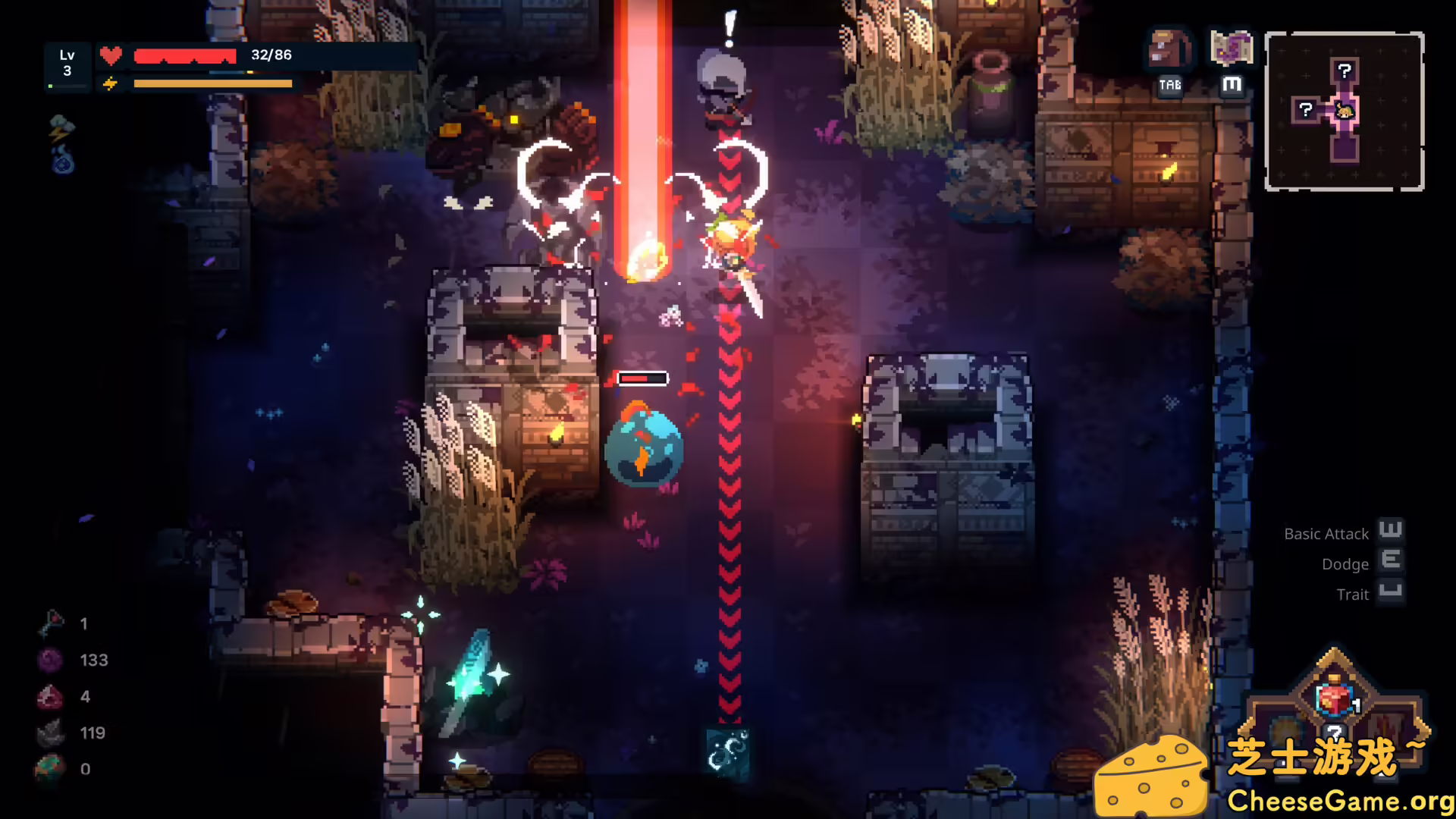Click the player head marker on minimap
Viewport: 1456px width, 819px height.
tap(1345, 111)
